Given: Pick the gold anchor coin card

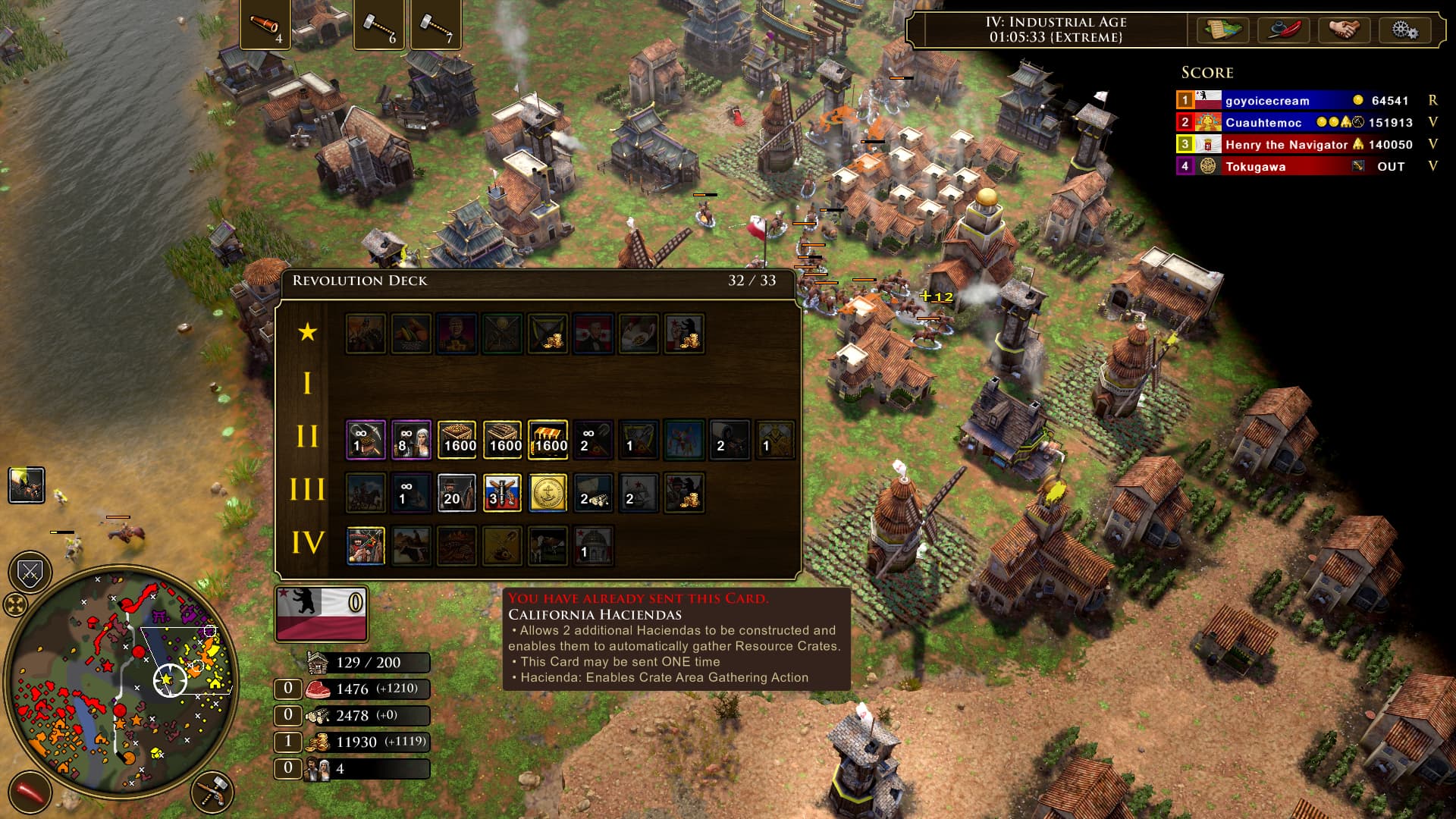Looking at the screenshot, I should (x=548, y=493).
